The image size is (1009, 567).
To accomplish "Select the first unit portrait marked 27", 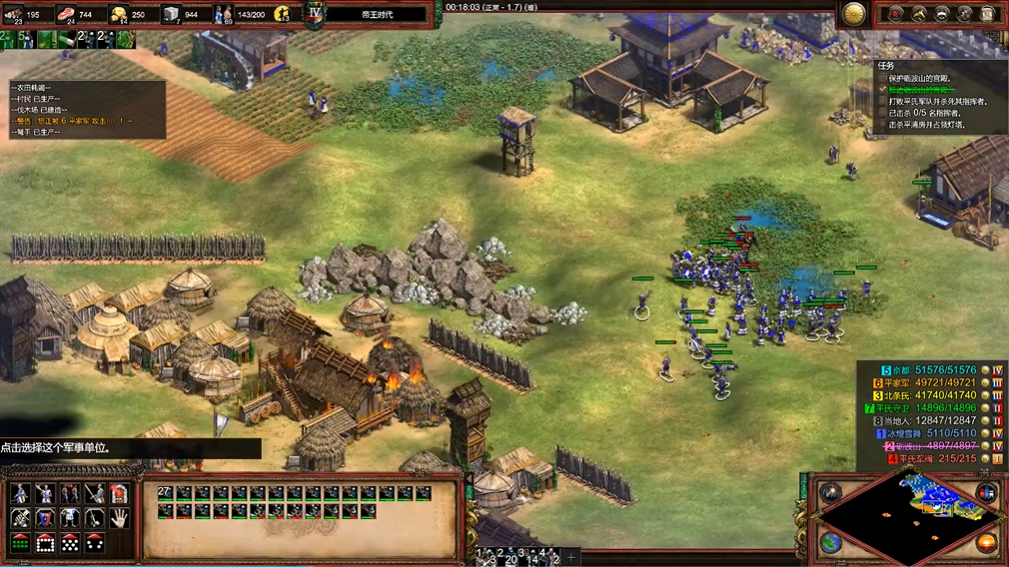I will 165,493.
